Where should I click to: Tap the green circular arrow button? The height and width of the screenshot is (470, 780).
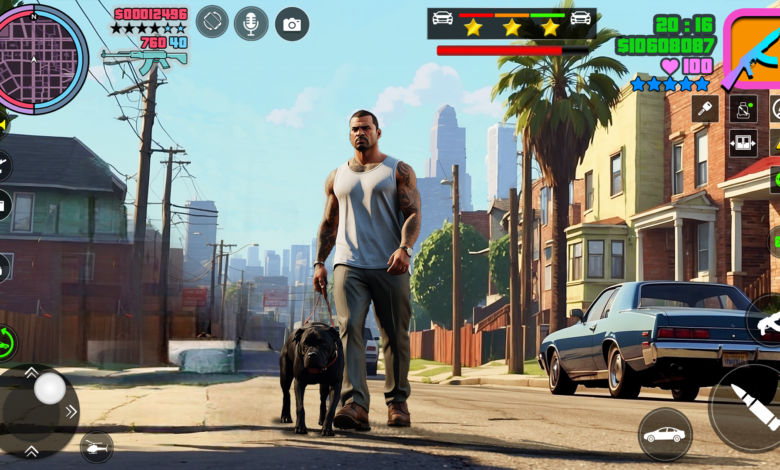[6, 342]
